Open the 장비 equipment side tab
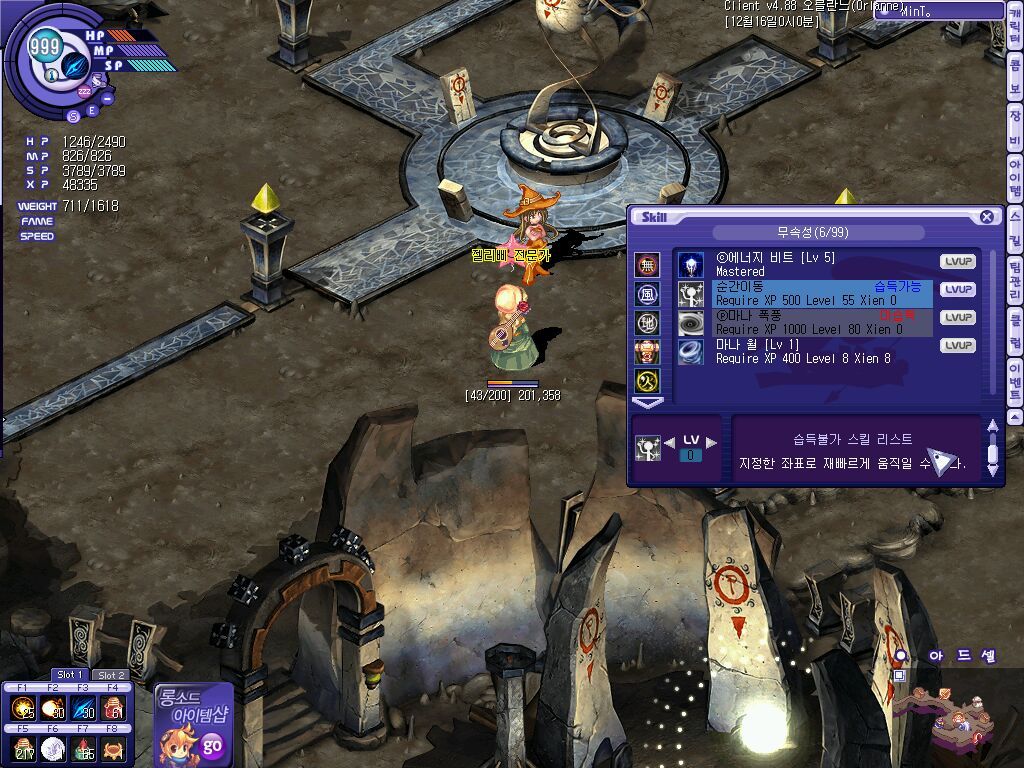The height and width of the screenshot is (768, 1024). [1015, 129]
